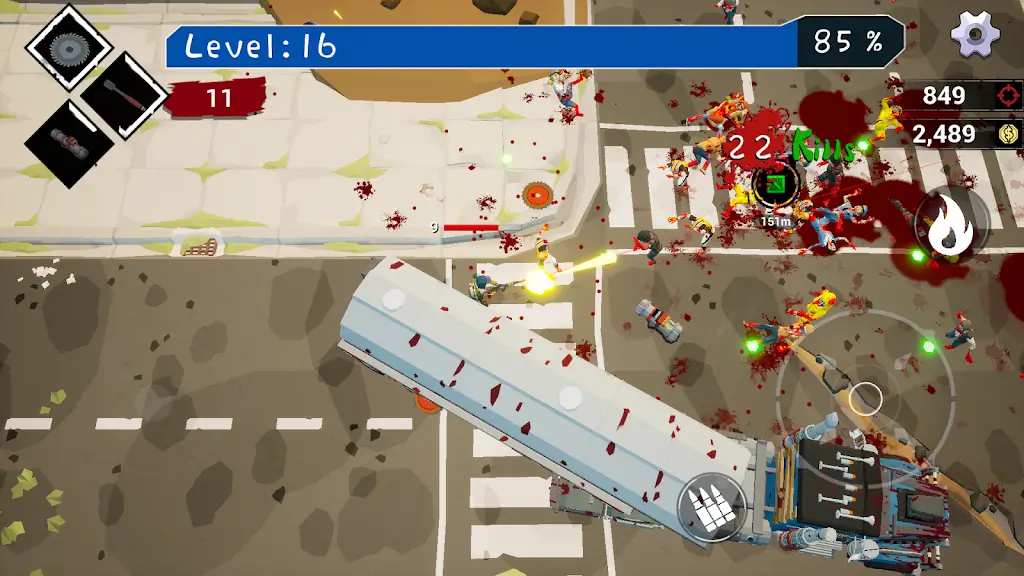1024x576 pixels.
Task: Tap the virtual joystick center knob
Action: 864,397
